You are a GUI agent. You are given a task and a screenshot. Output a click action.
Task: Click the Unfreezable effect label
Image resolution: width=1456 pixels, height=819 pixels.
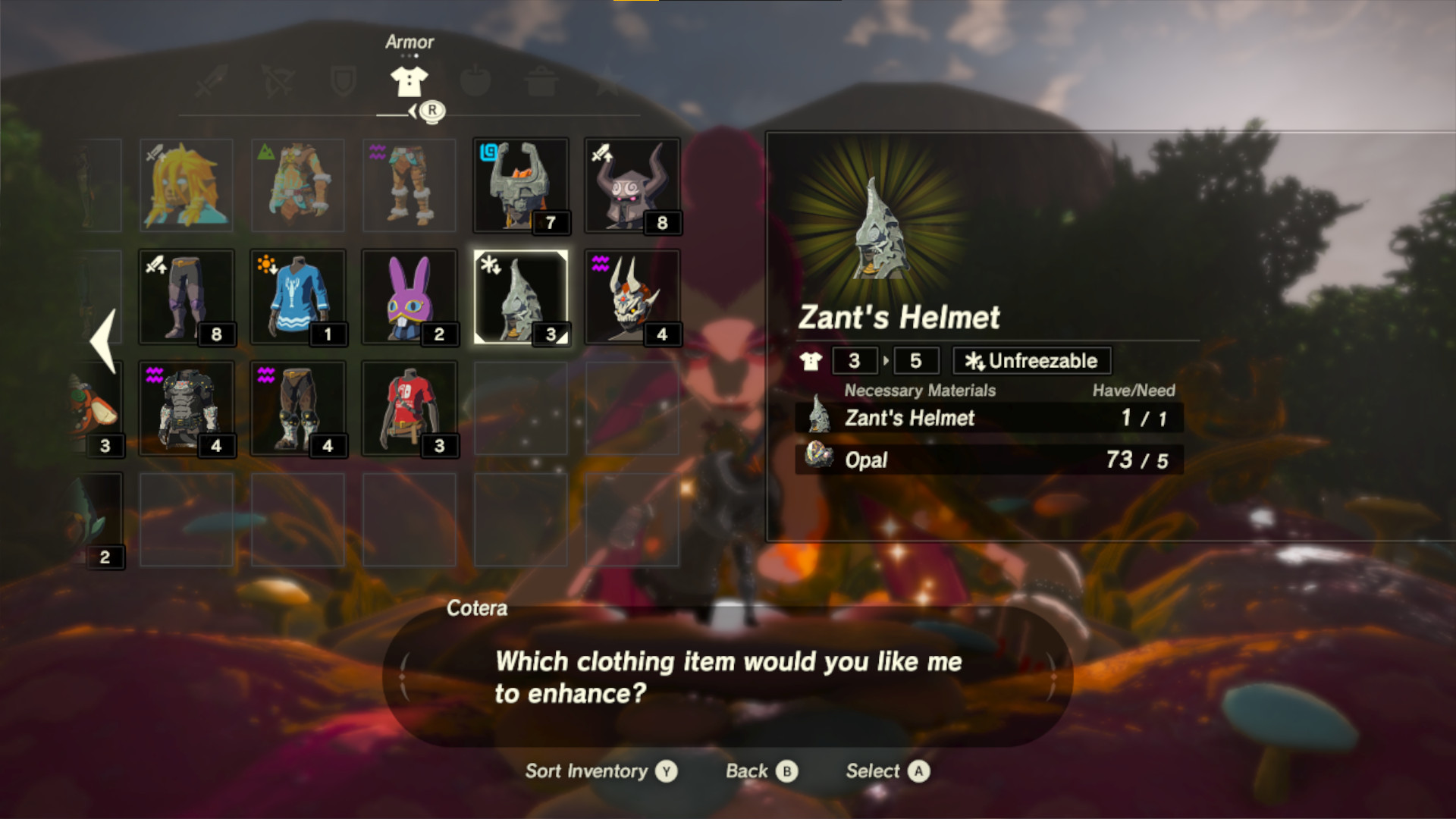pos(1030,361)
